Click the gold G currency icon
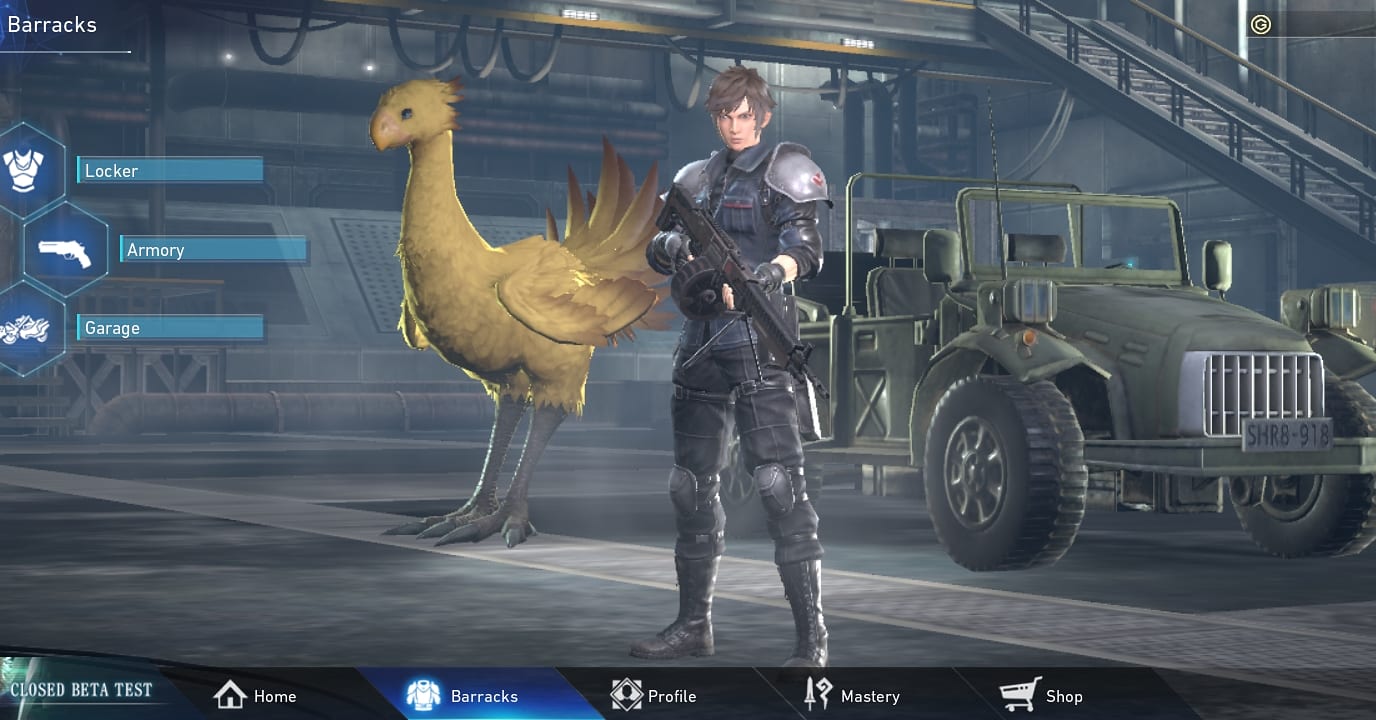1376x720 pixels. coord(1261,25)
